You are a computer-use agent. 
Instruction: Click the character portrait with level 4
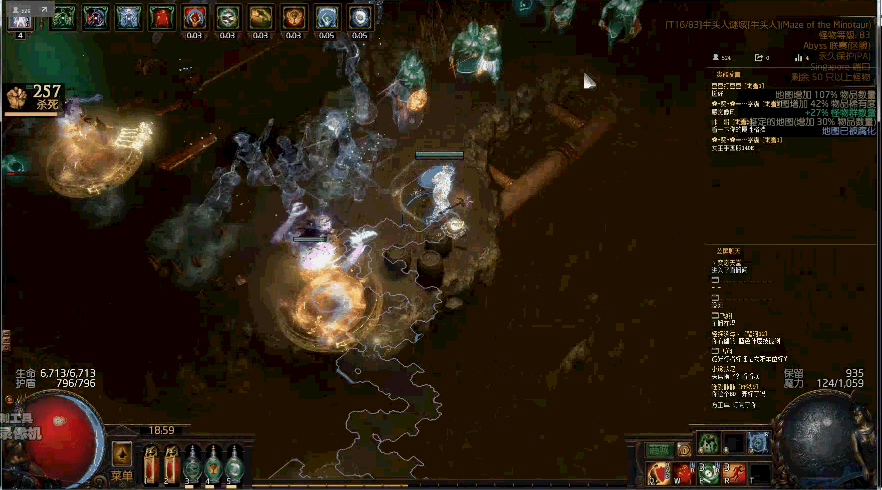pyautogui.click(x=21, y=17)
